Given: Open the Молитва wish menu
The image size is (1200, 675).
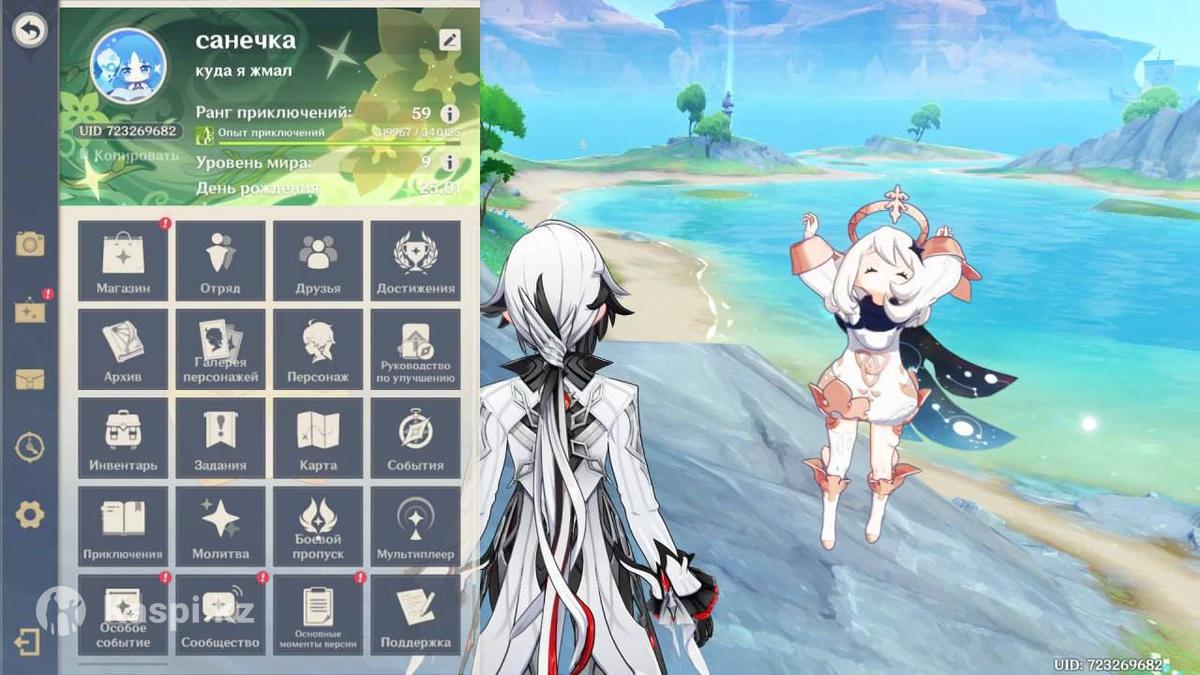Looking at the screenshot, I should (x=220, y=526).
